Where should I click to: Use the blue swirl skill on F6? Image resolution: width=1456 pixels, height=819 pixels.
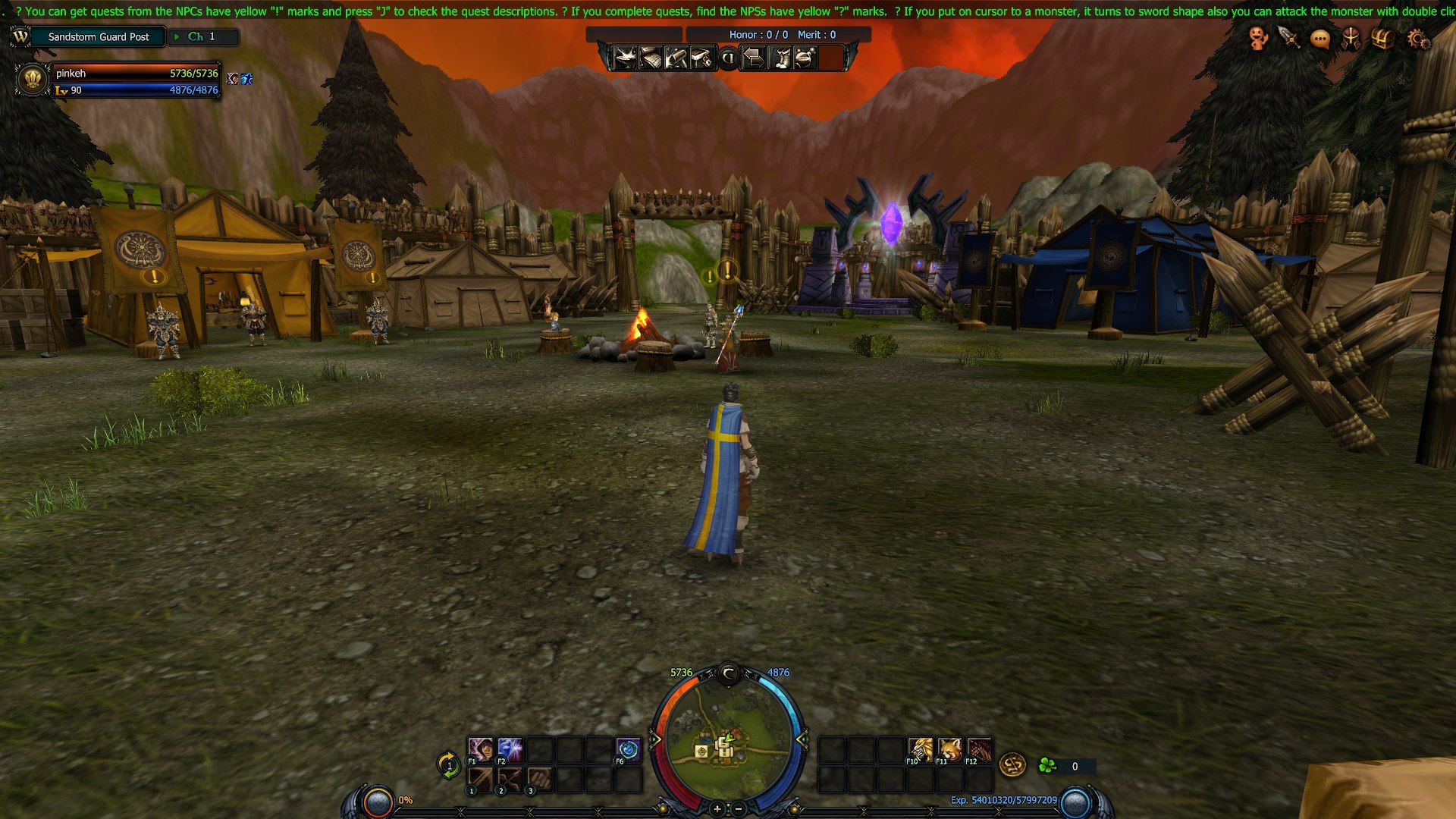tap(628, 750)
